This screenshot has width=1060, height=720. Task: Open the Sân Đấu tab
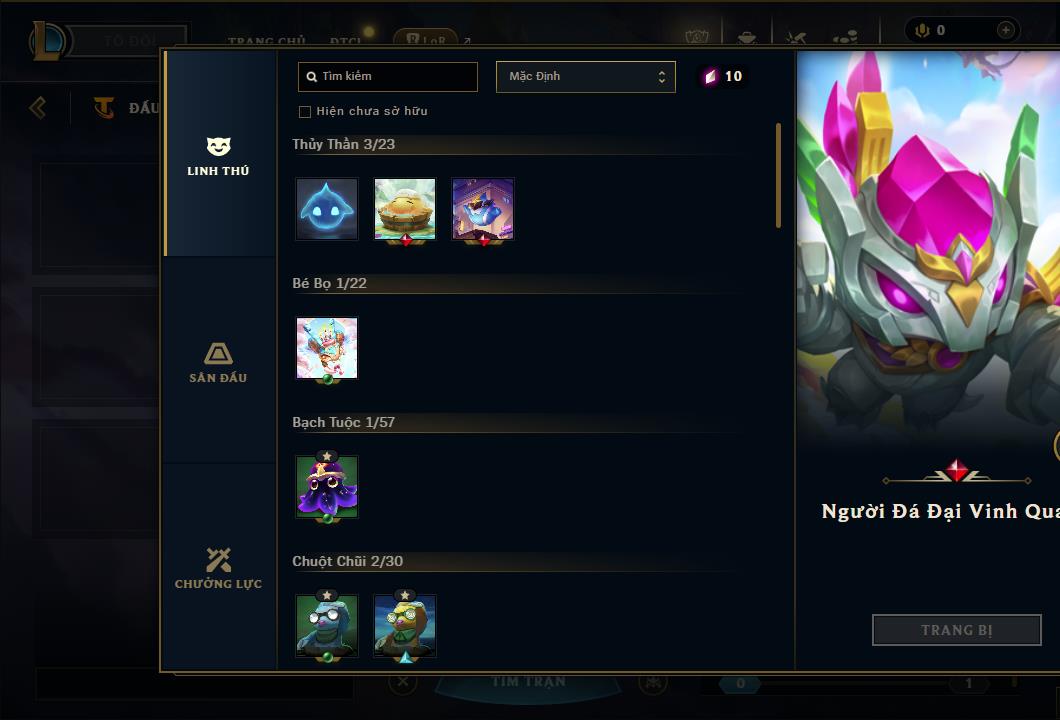(x=218, y=363)
